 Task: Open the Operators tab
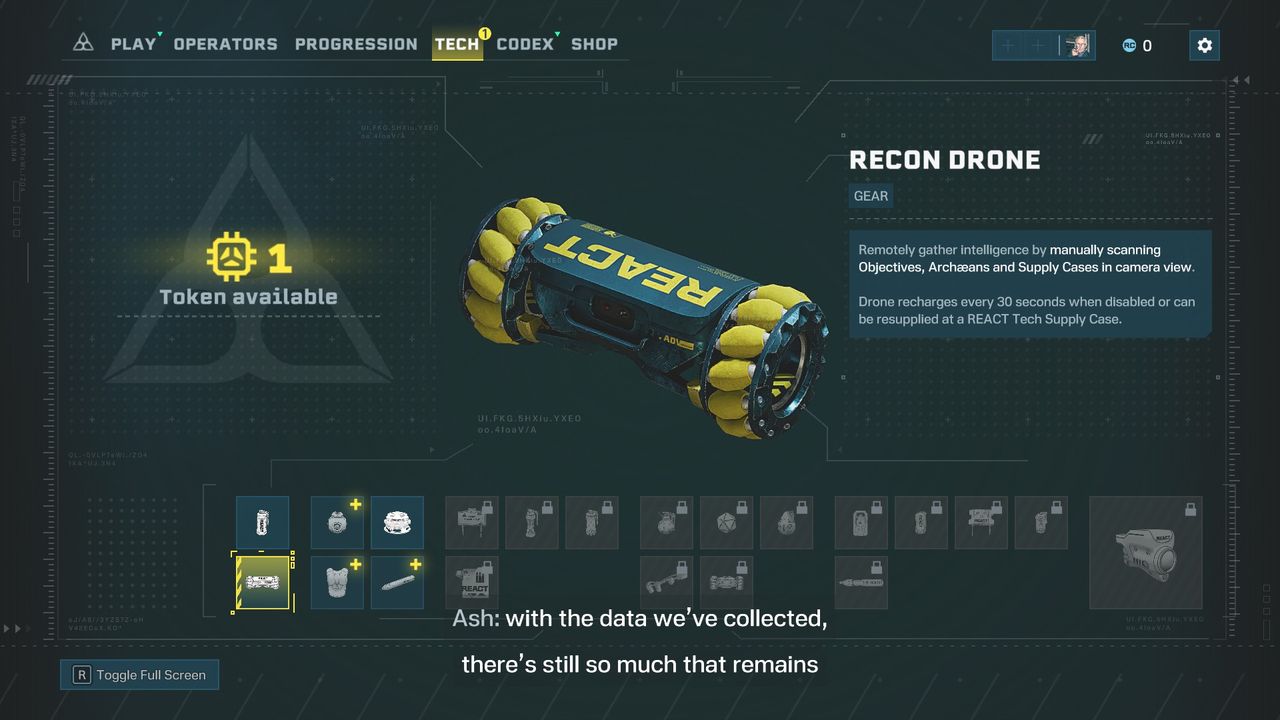tap(225, 44)
